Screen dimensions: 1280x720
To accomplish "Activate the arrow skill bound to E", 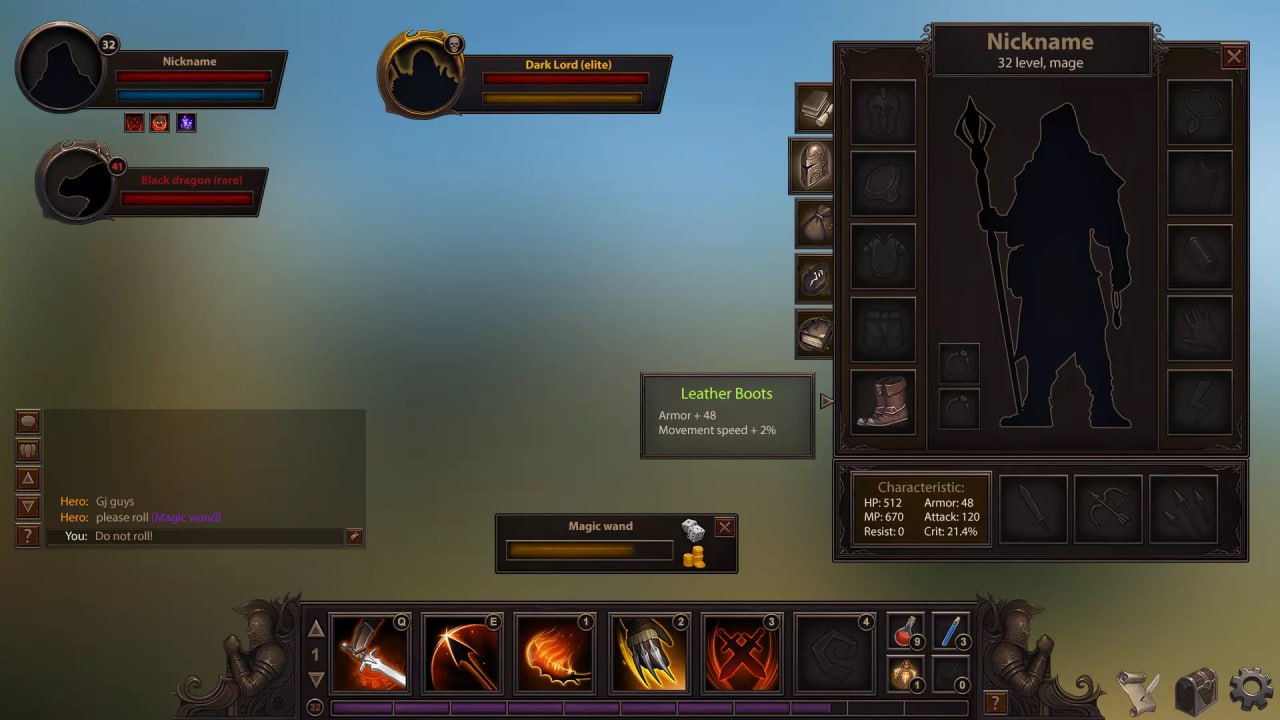I will pyautogui.click(x=462, y=651).
